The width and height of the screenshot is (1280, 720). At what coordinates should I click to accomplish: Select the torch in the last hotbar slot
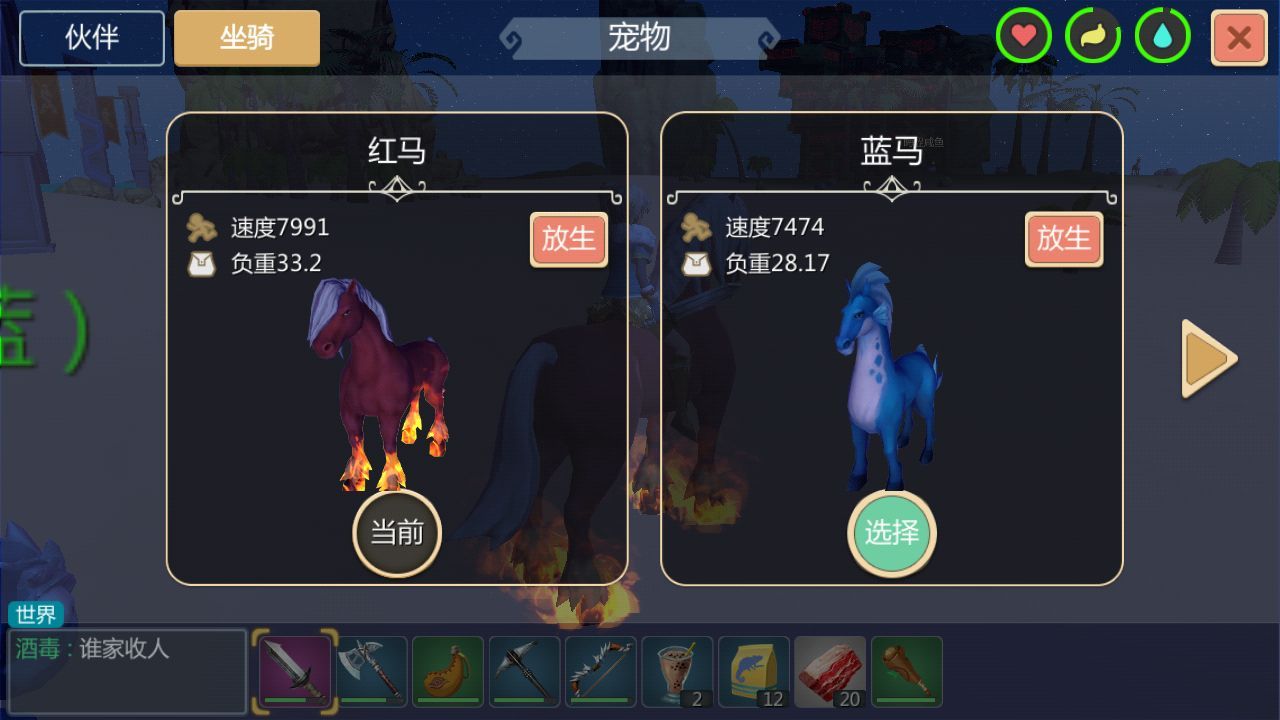[x=904, y=670]
